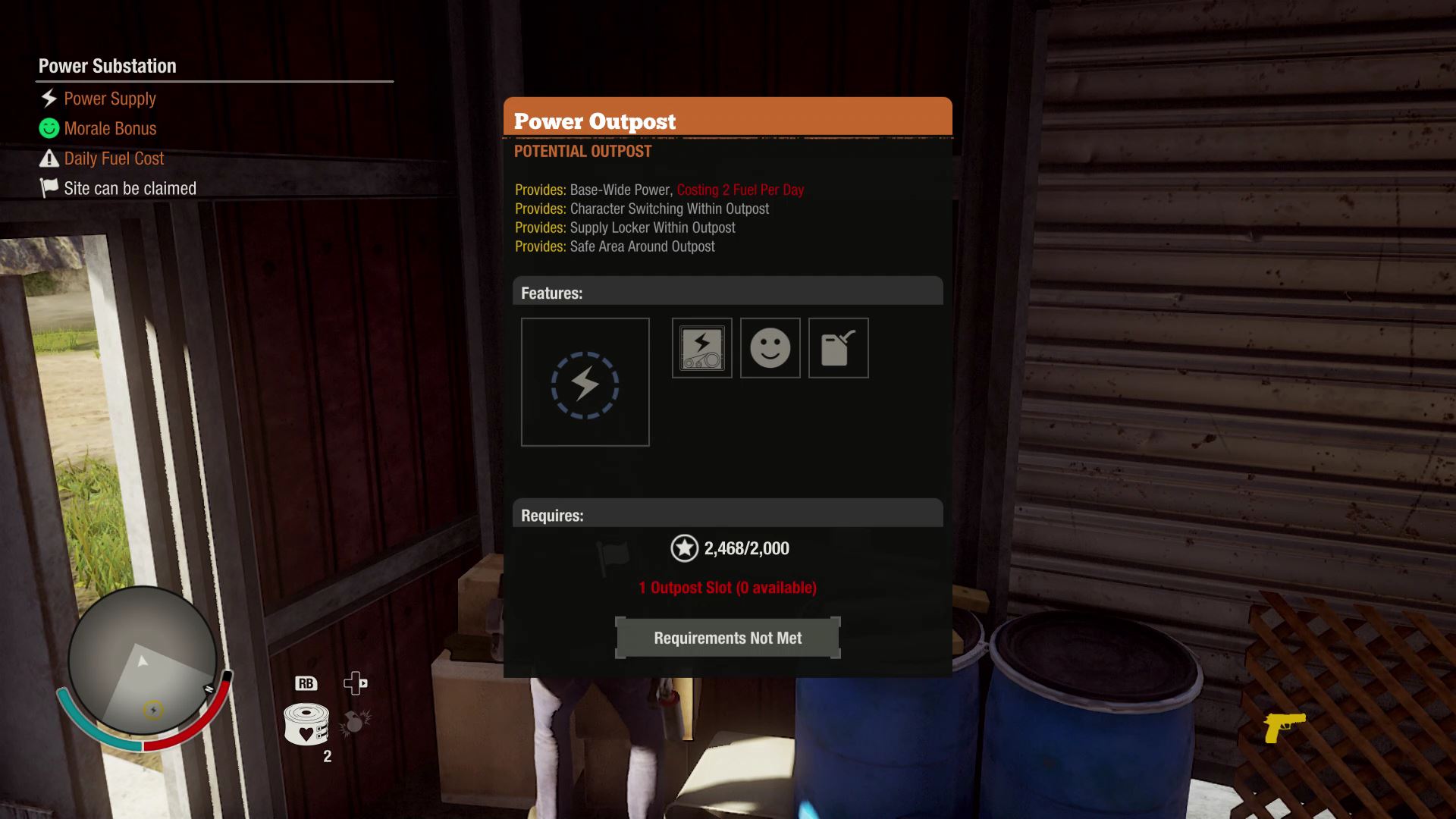Select the Daily Fuel Cost warning entry
The height and width of the screenshot is (819, 1456).
click(x=113, y=158)
